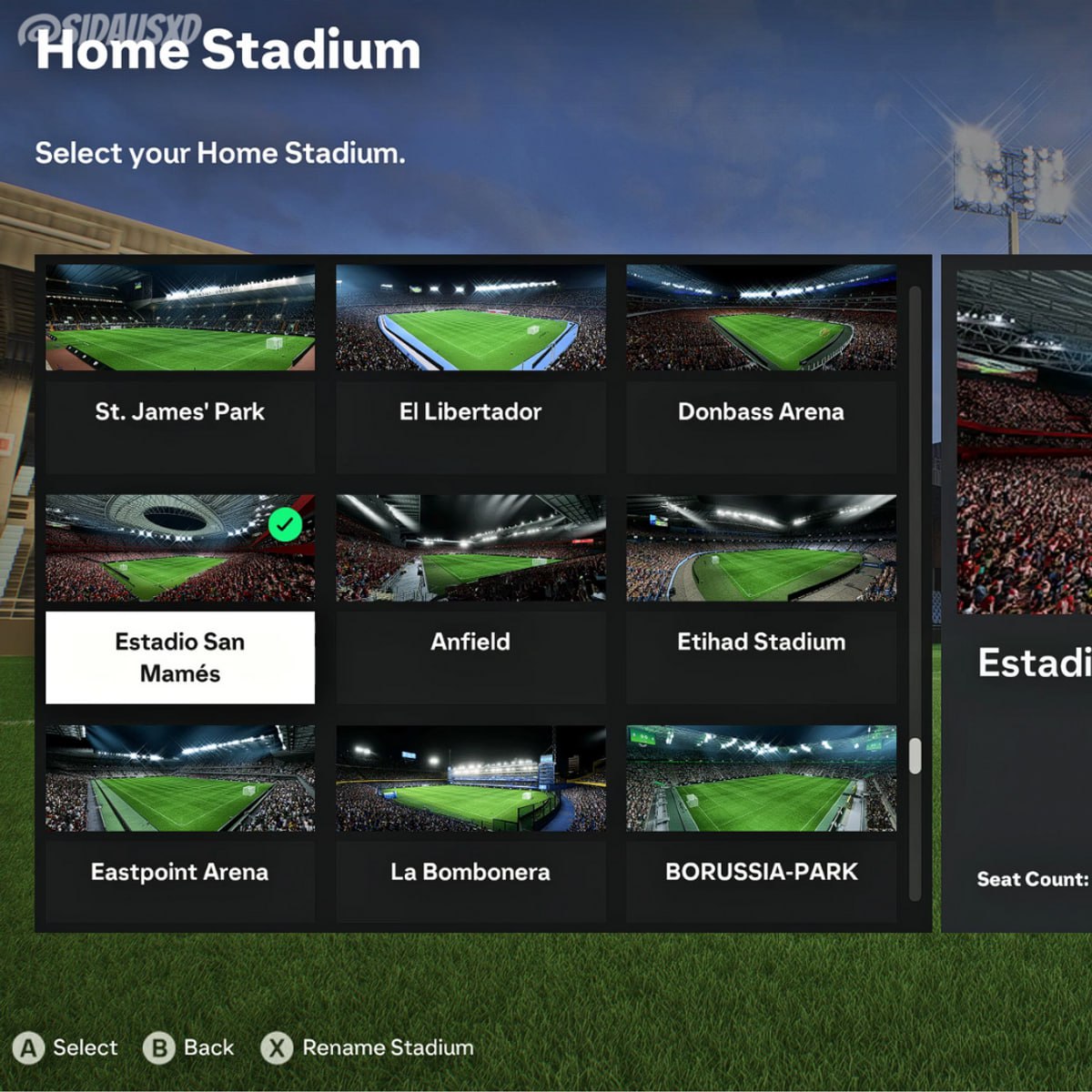Pick Eastpoint Arena stadium
This screenshot has height=1092, width=1092.
pos(180,828)
